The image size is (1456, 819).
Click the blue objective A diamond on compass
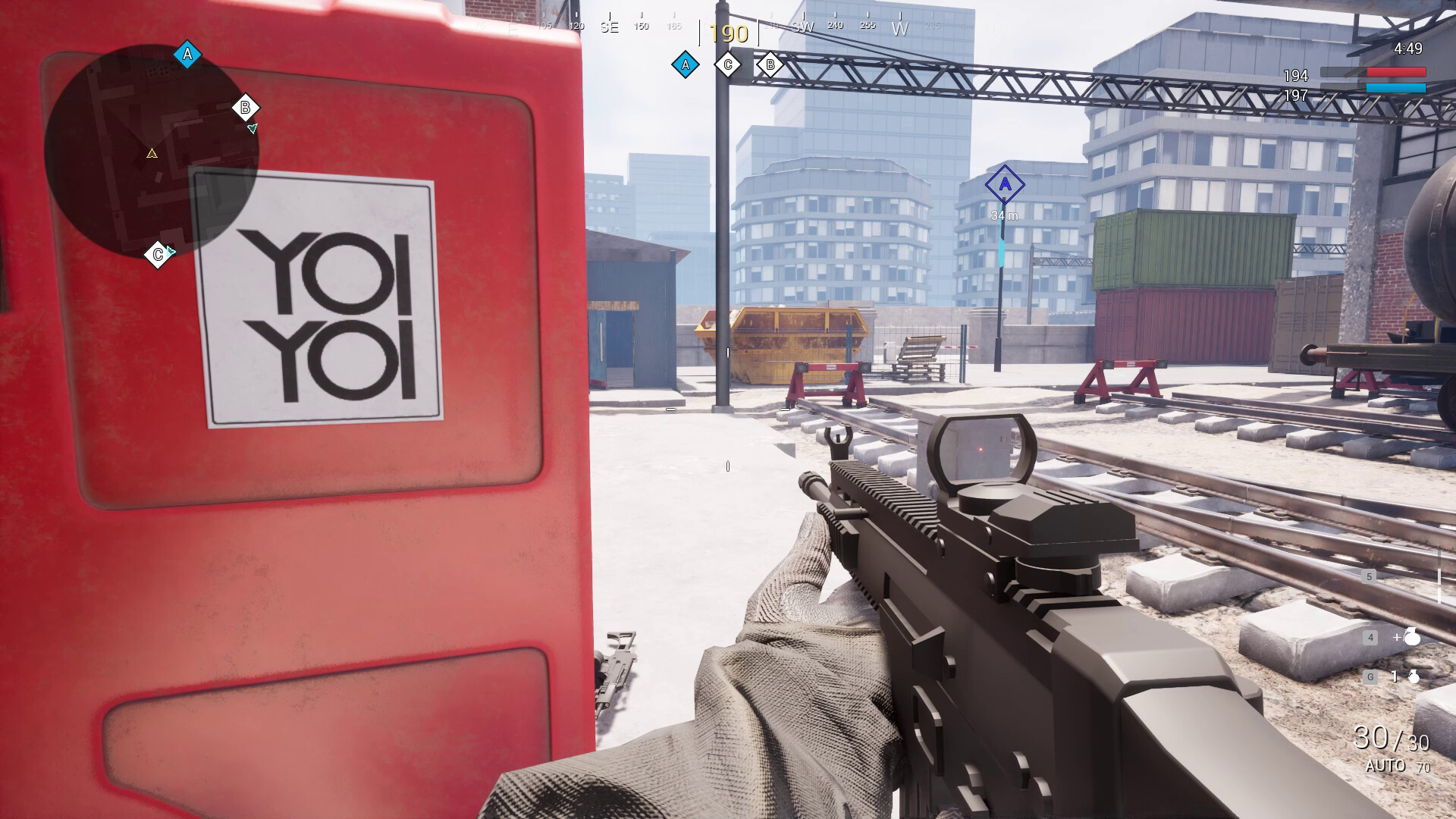pos(686,65)
